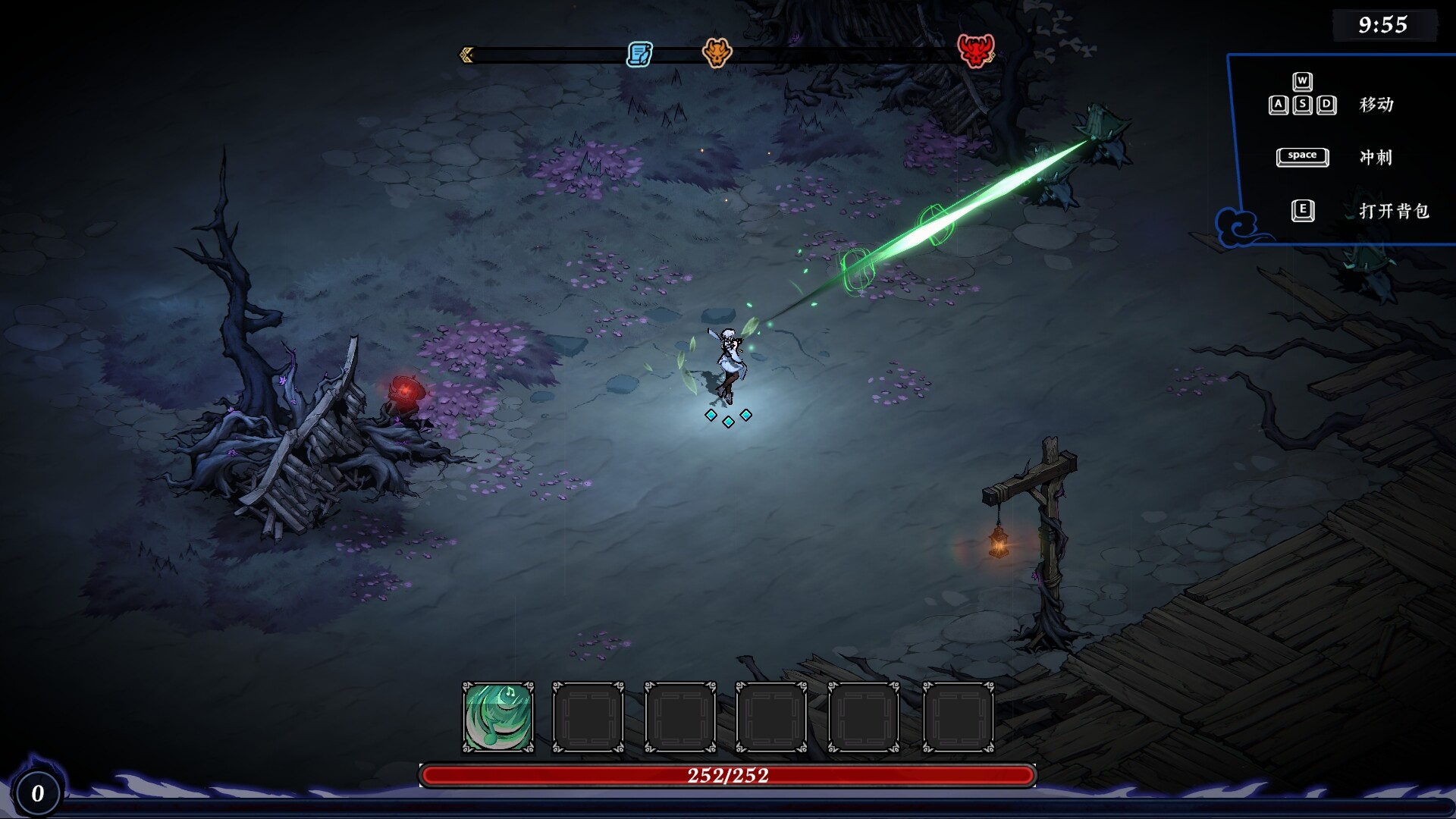Click the 移动 movement label
The height and width of the screenshot is (819, 1456).
tap(1378, 105)
